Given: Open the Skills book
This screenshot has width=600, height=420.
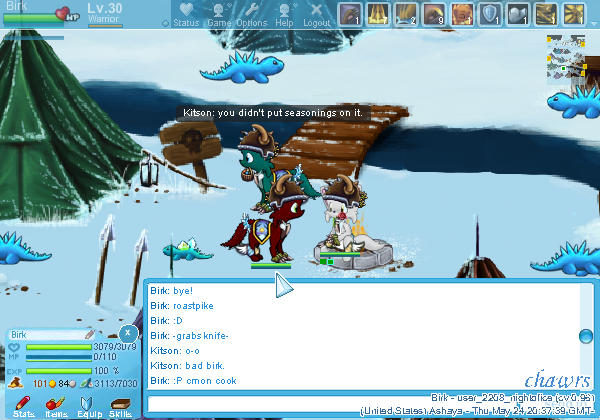Looking at the screenshot, I should point(121,404).
